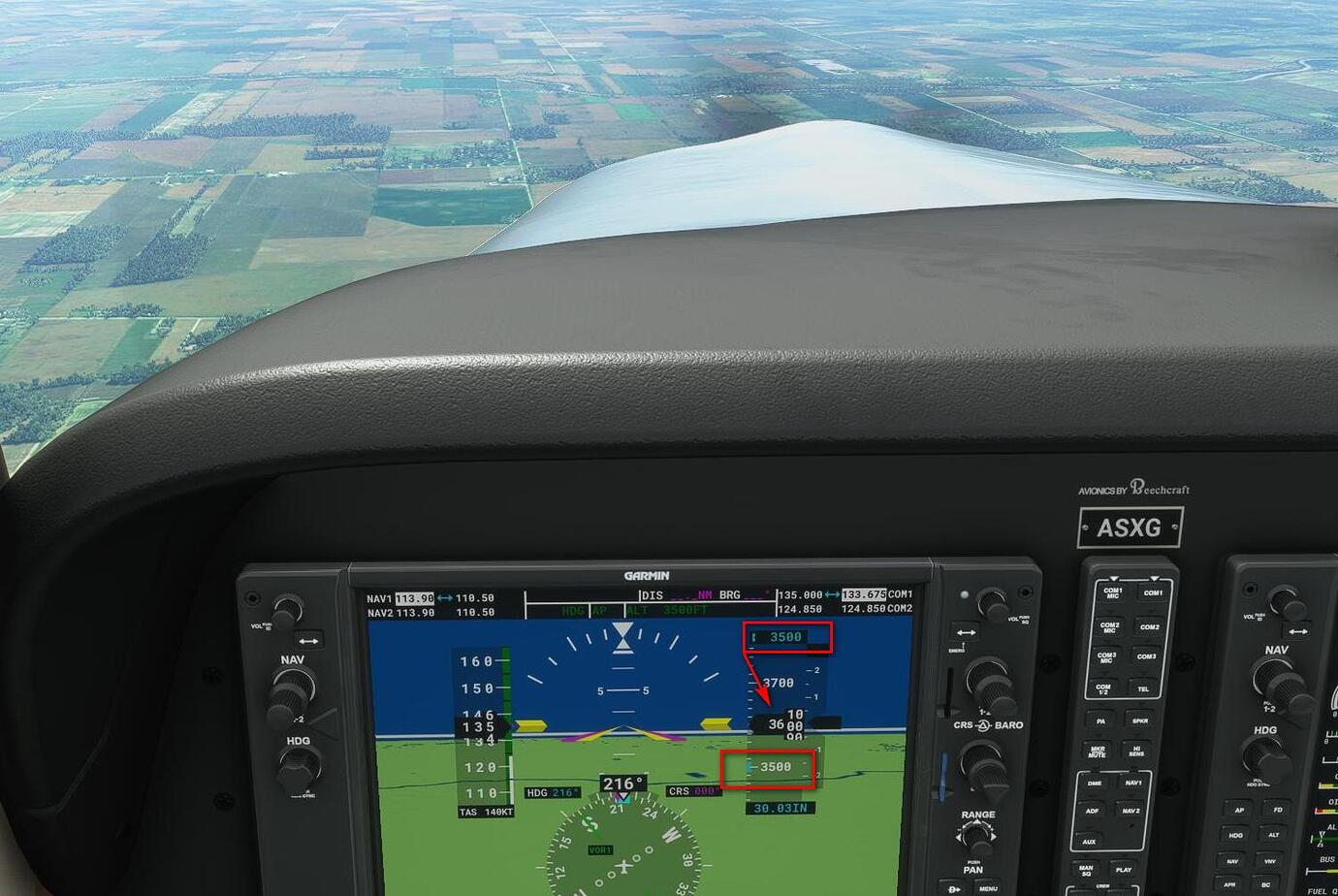The height and width of the screenshot is (896, 1338).
Task: Select ADF audio monitoring
Action: point(1095,810)
